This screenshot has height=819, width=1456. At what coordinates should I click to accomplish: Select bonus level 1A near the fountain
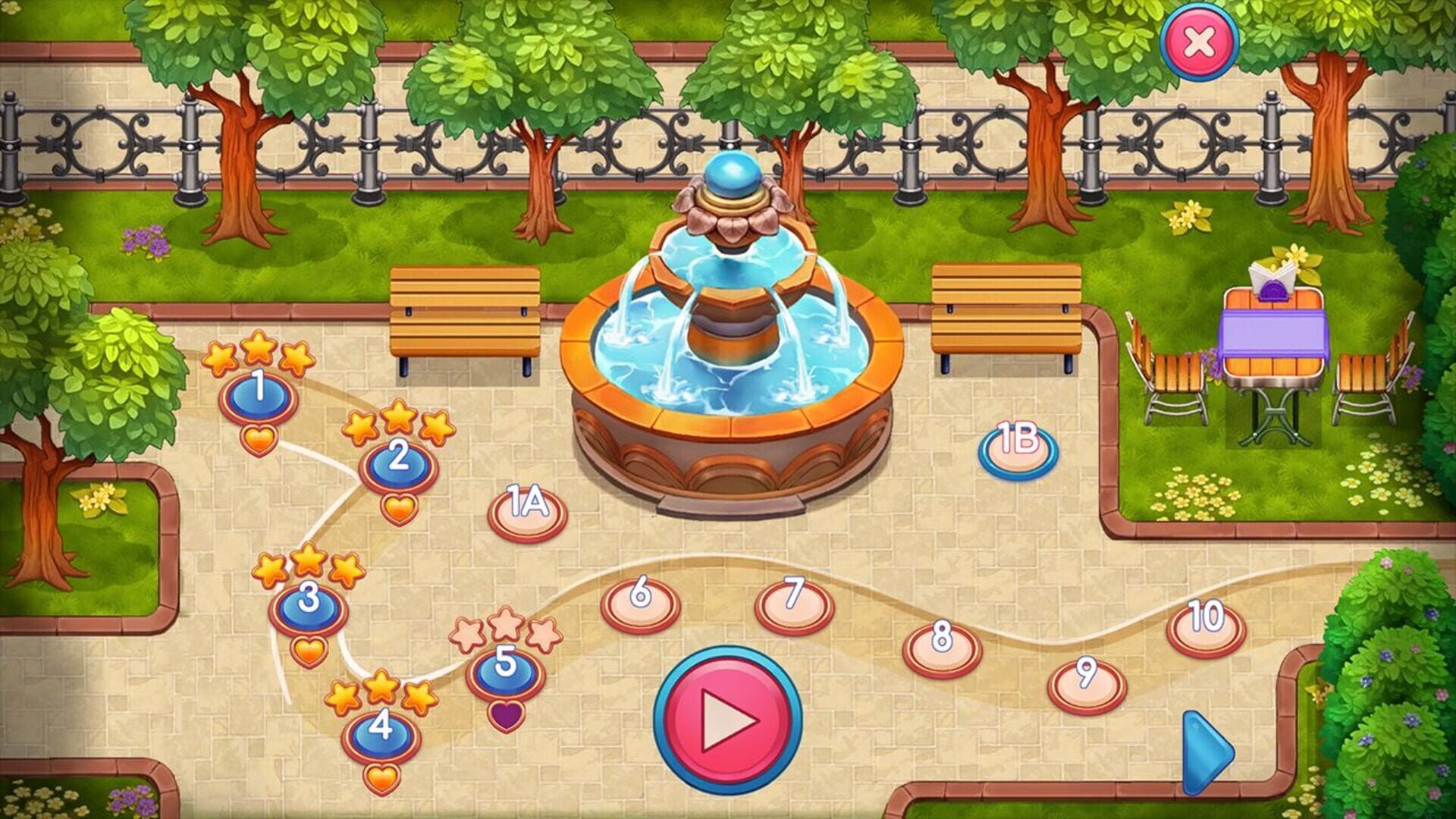click(x=528, y=513)
